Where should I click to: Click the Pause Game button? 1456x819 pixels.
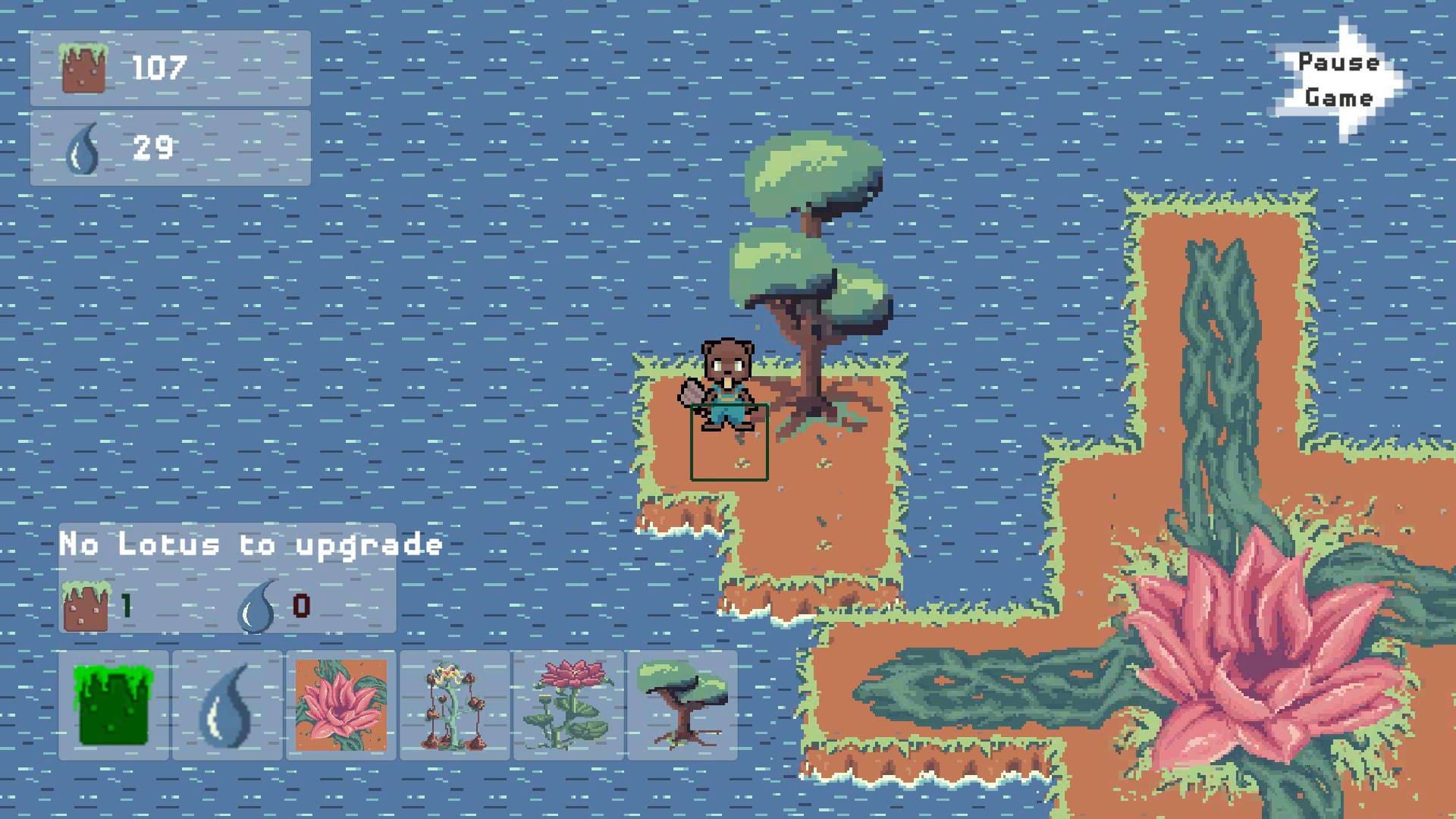(1338, 80)
